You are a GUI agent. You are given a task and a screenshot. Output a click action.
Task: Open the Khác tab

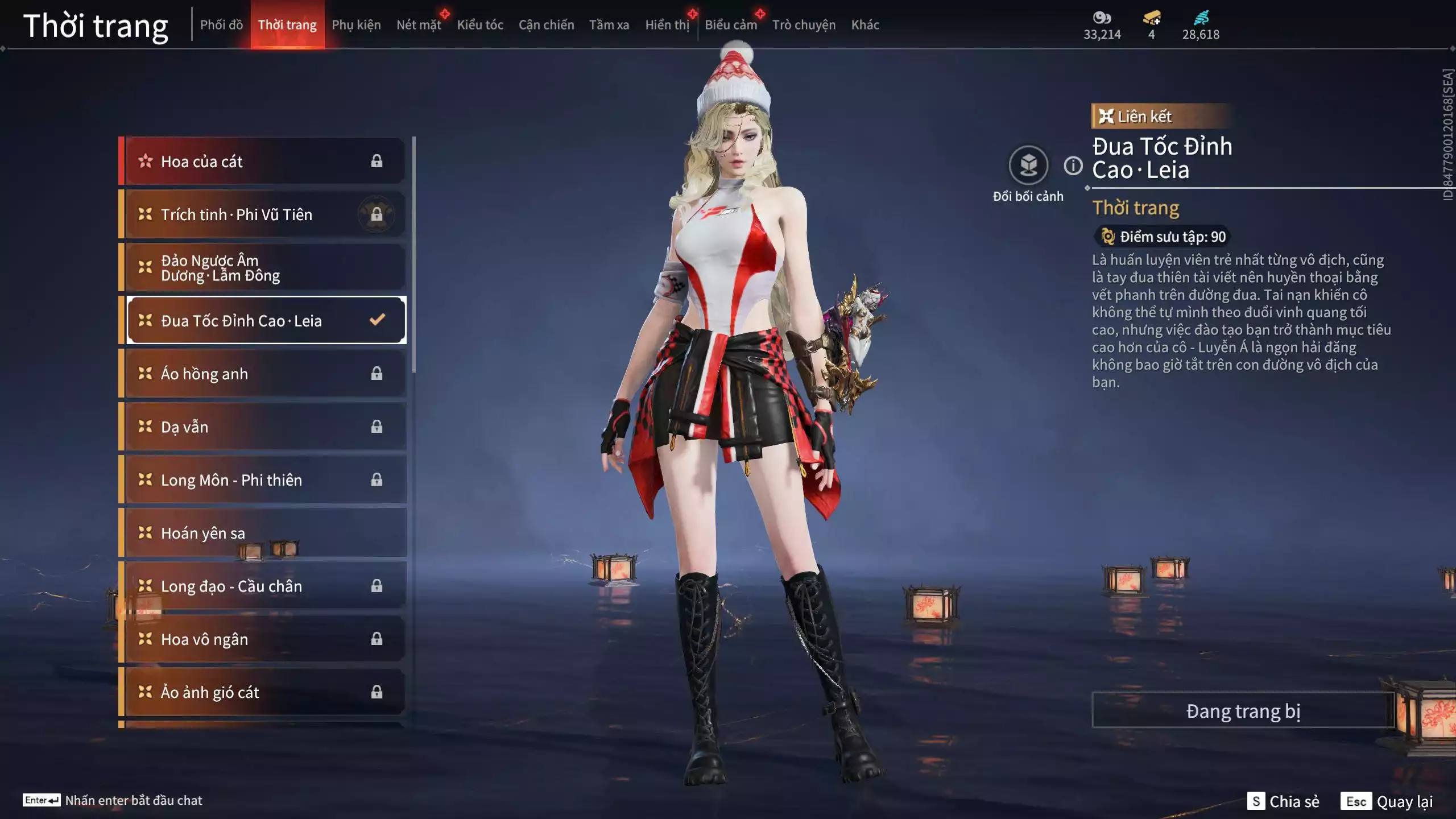click(865, 25)
